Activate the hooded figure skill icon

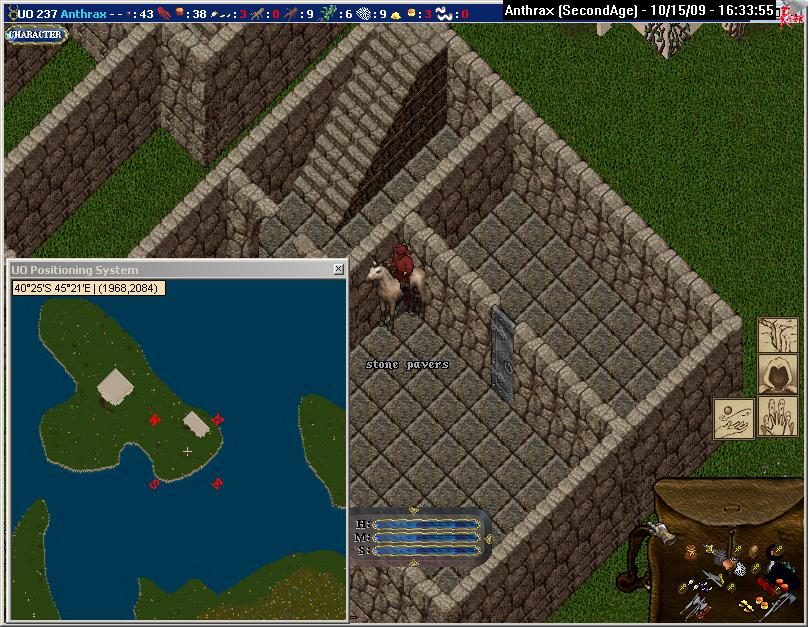coord(778,375)
